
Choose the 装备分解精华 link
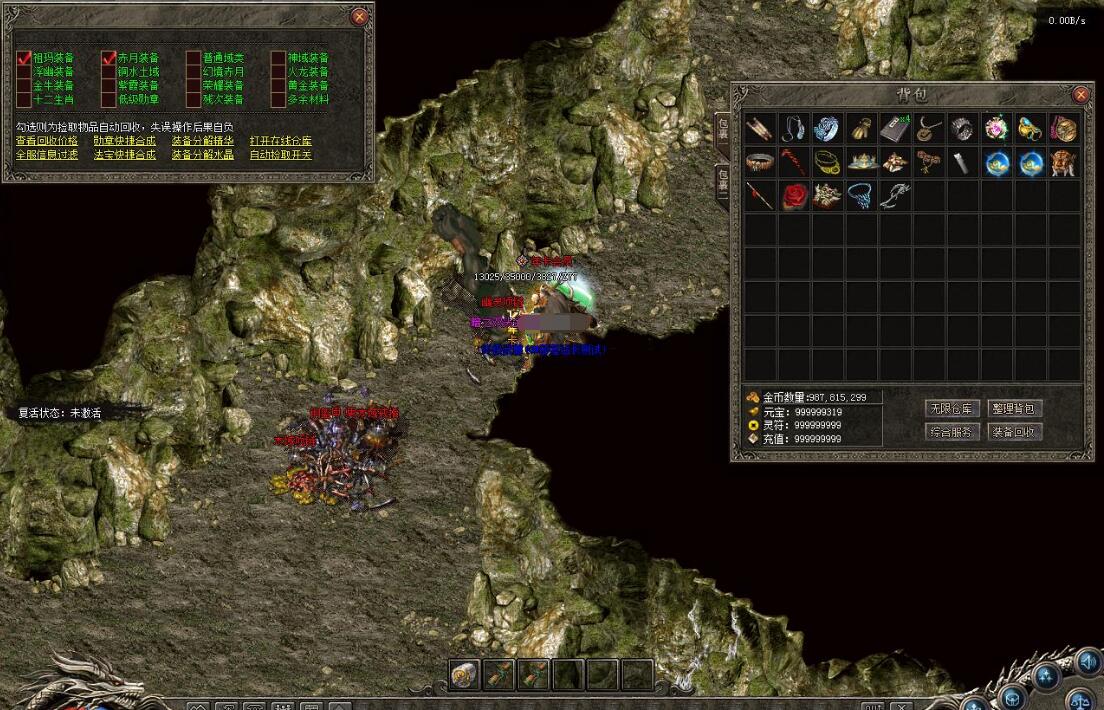pyautogui.click(x=203, y=141)
